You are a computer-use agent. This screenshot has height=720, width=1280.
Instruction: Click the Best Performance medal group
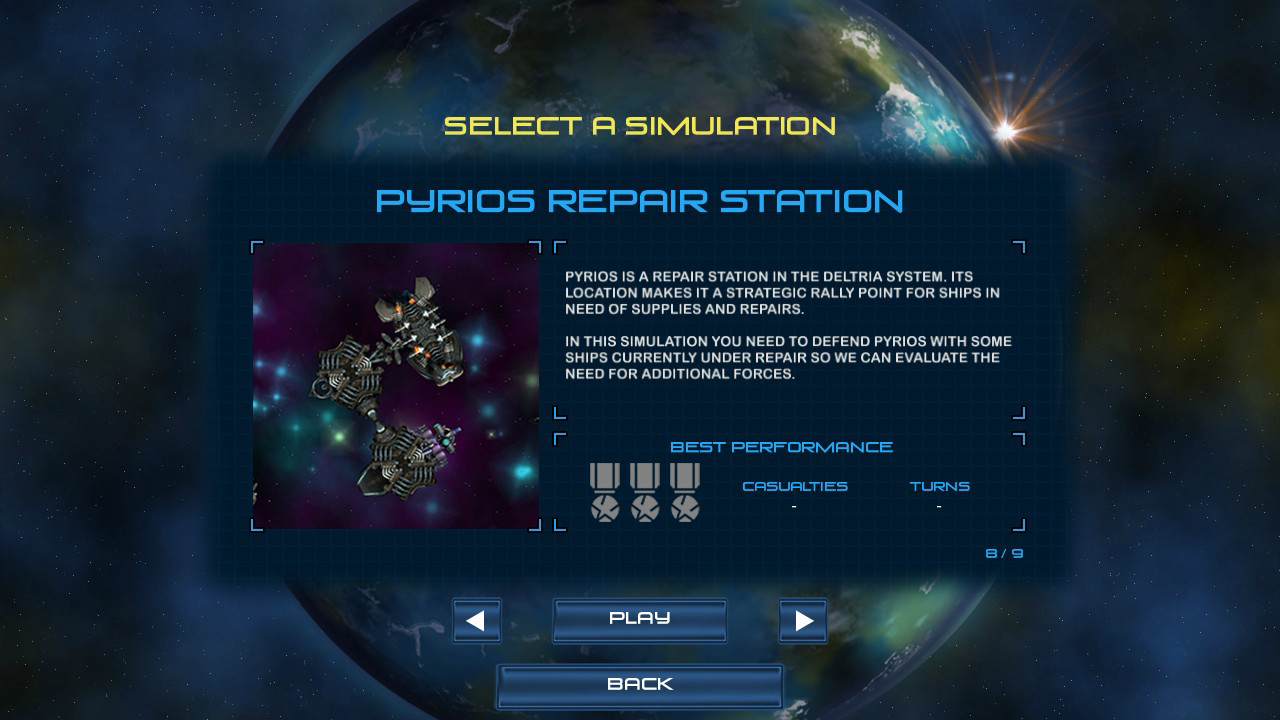[646, 490]
